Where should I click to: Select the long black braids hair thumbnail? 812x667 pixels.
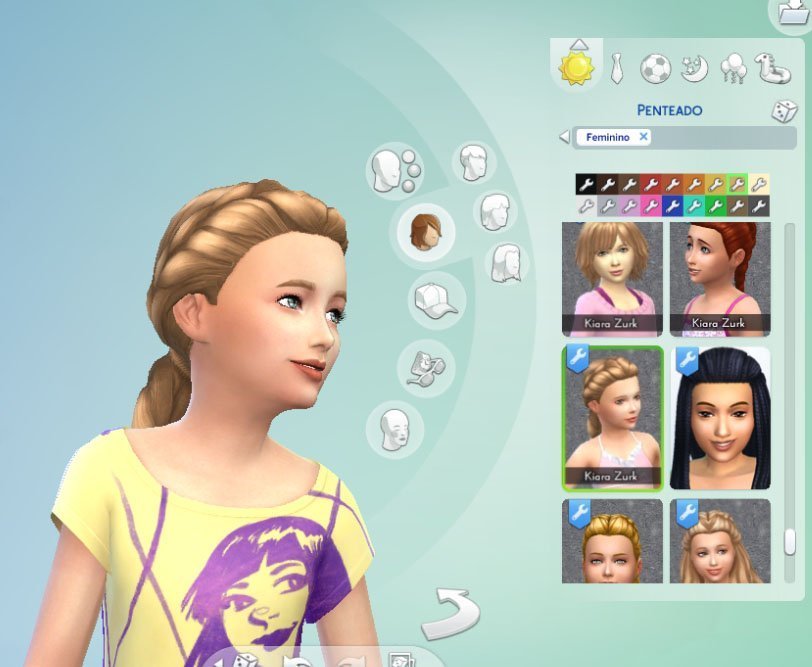720,417
